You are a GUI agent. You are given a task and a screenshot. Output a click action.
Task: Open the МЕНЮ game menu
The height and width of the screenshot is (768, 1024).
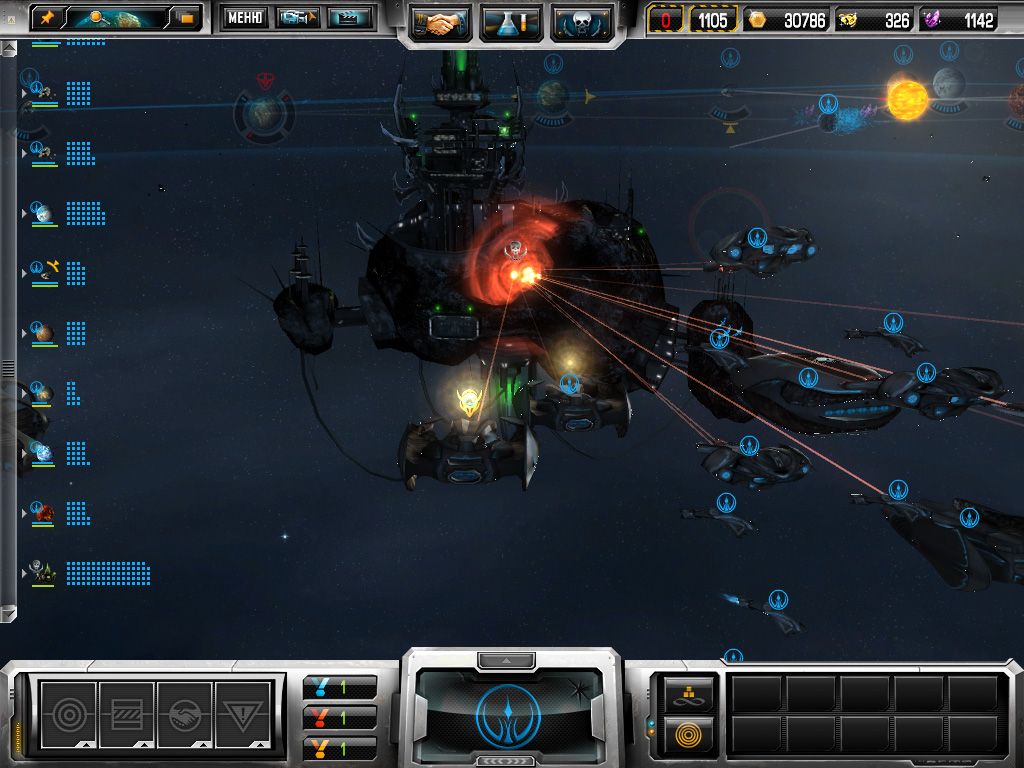(244, 17)
